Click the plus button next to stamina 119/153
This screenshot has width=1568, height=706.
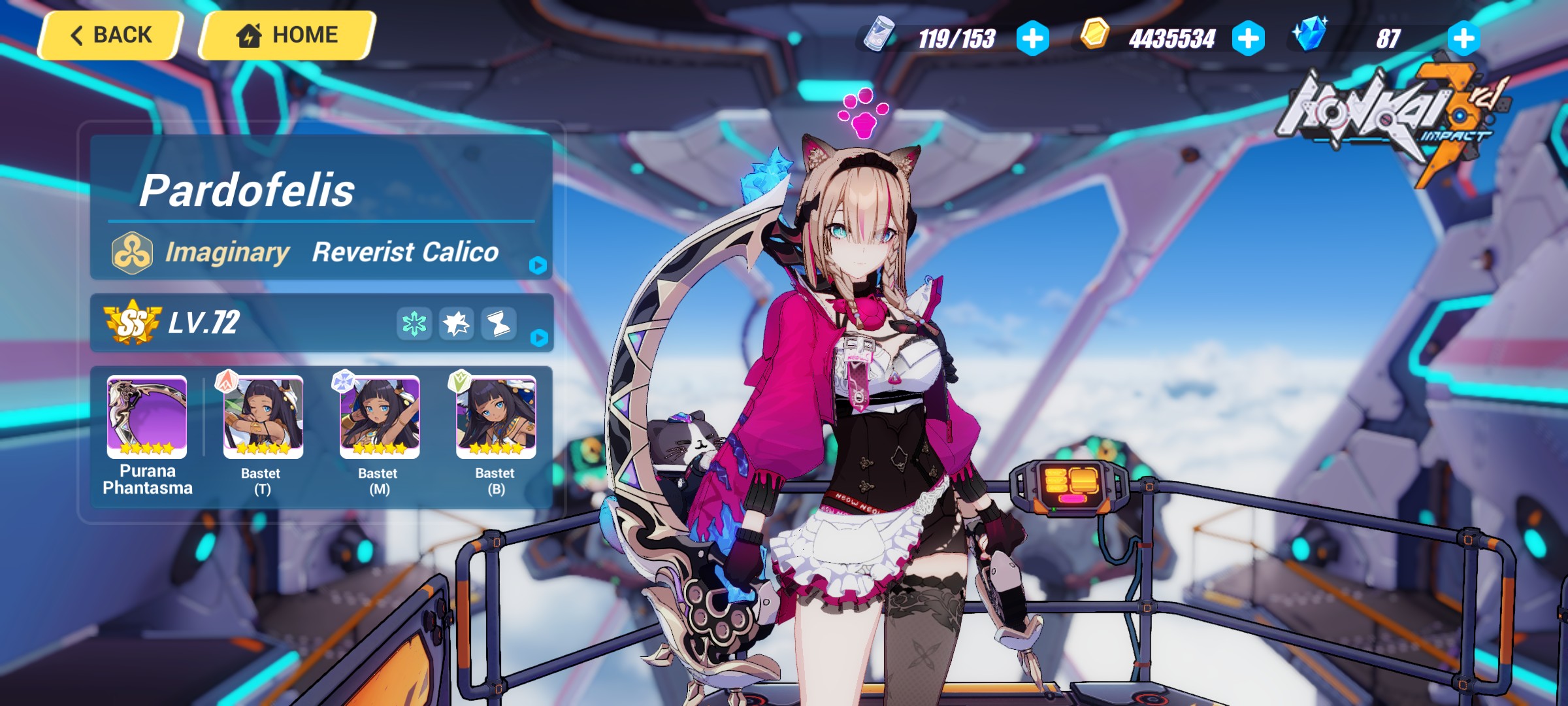pyautogui.click(x=1032, y=39)
